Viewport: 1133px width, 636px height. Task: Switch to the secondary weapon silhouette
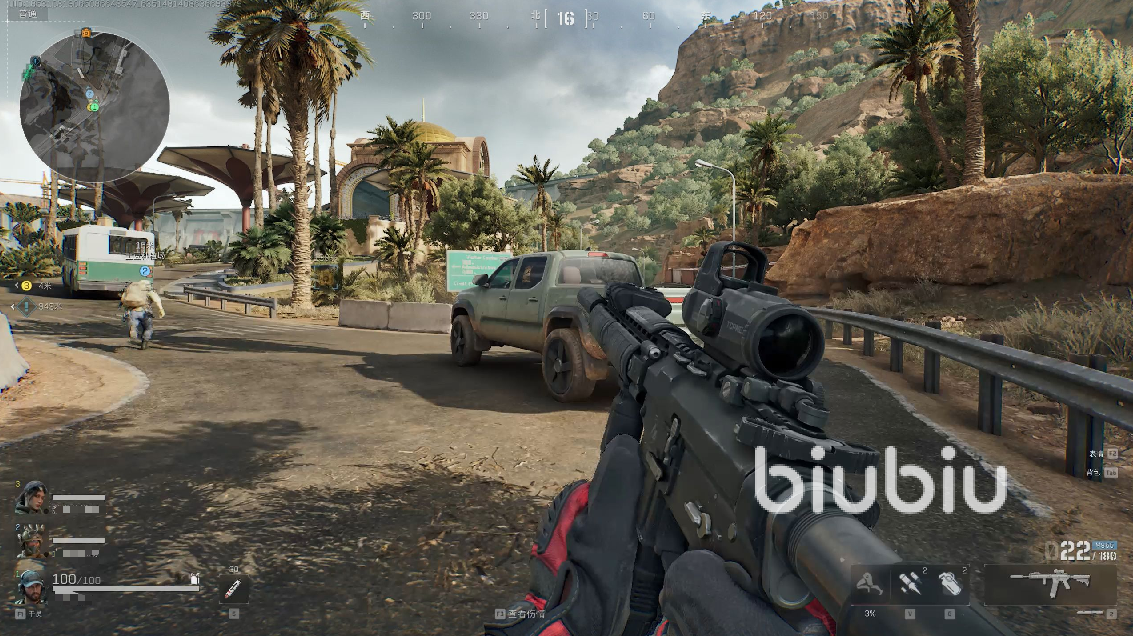tap(1096, 612)
